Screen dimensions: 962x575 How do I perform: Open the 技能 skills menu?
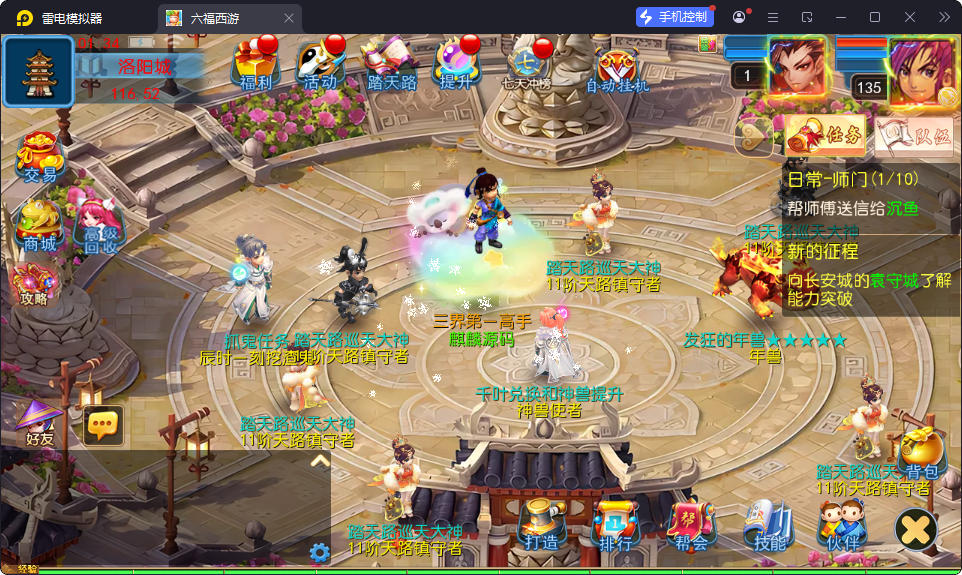pyautogui.click(x=769, y=525)
